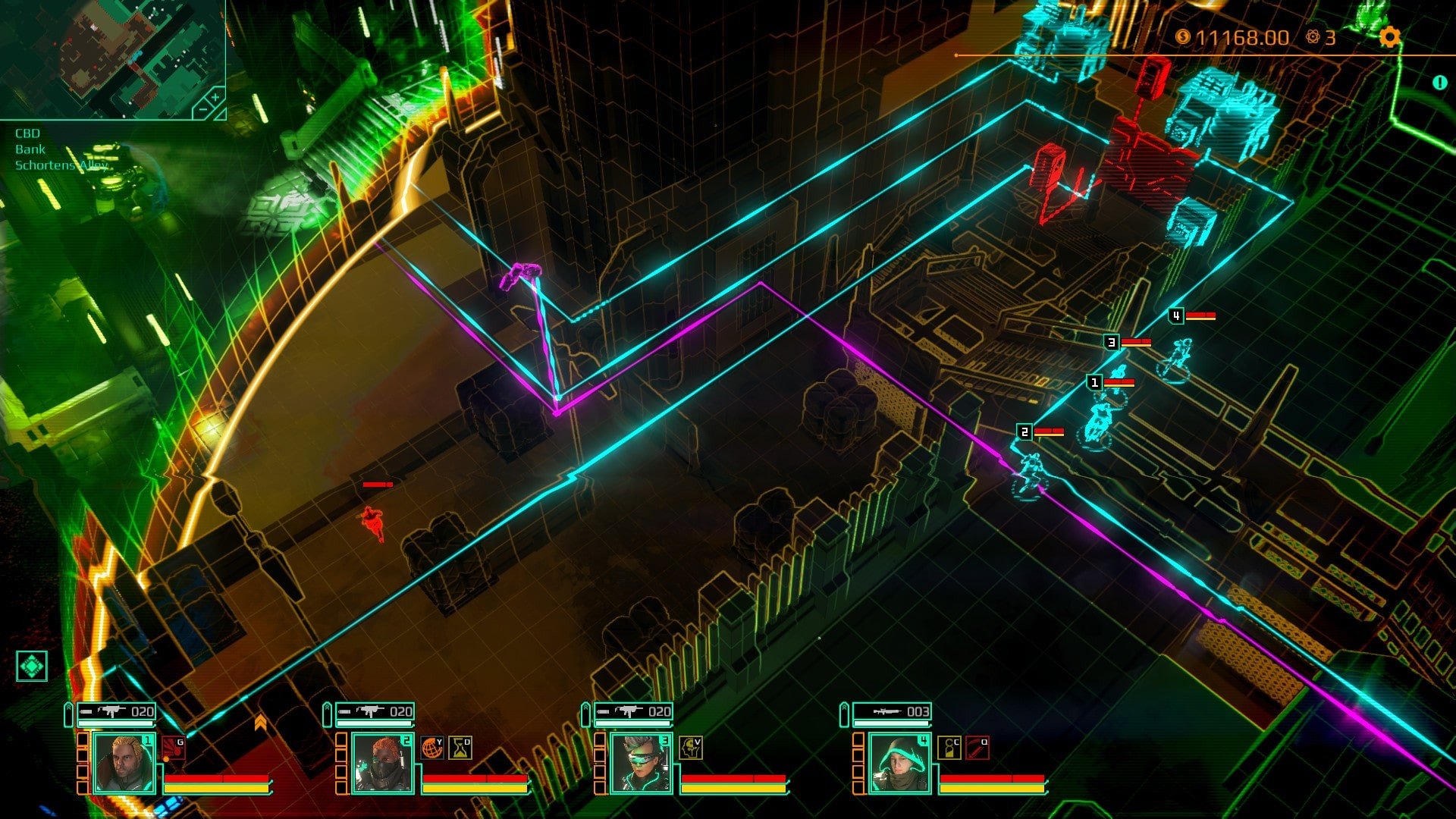The height and width of the screenshot is (819, 1456).
Task: Zoom out the minimap with minus button
Action: [x=202, y=110]
